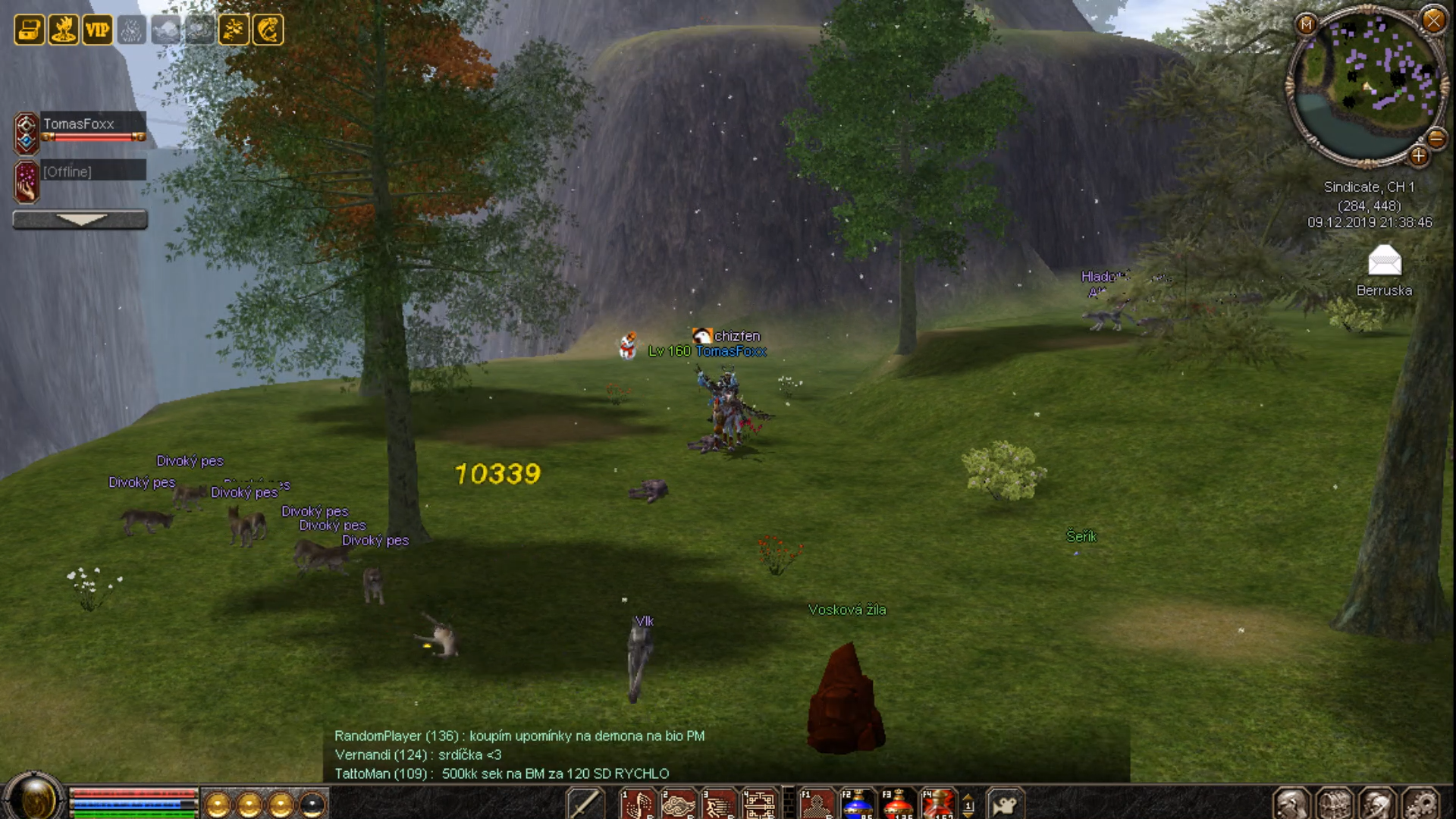1456x819 pixels.
Task: Open system settings with the gears icon
Action: coord(1421,804)
